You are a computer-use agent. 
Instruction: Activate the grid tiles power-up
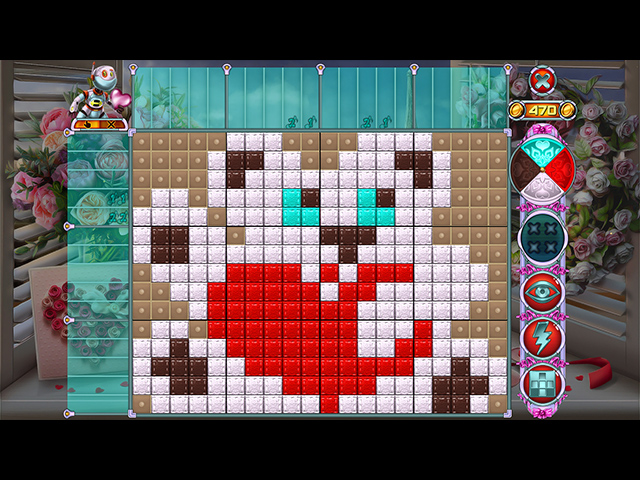542,381
